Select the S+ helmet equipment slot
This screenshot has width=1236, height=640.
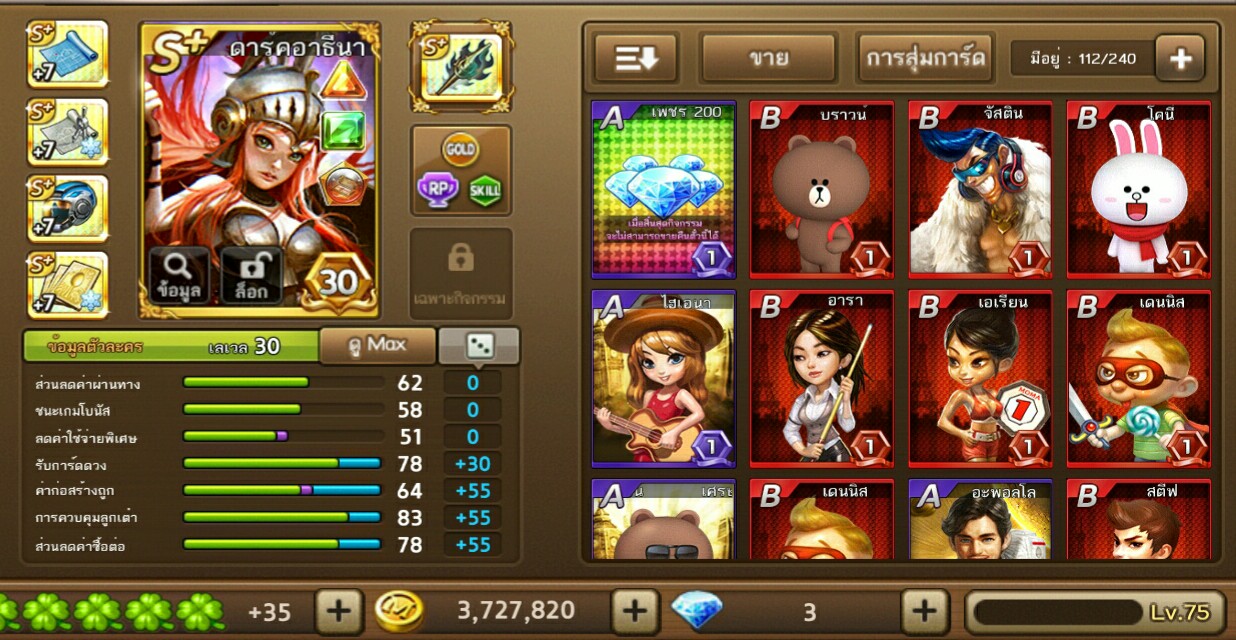(x=67, y=208)
